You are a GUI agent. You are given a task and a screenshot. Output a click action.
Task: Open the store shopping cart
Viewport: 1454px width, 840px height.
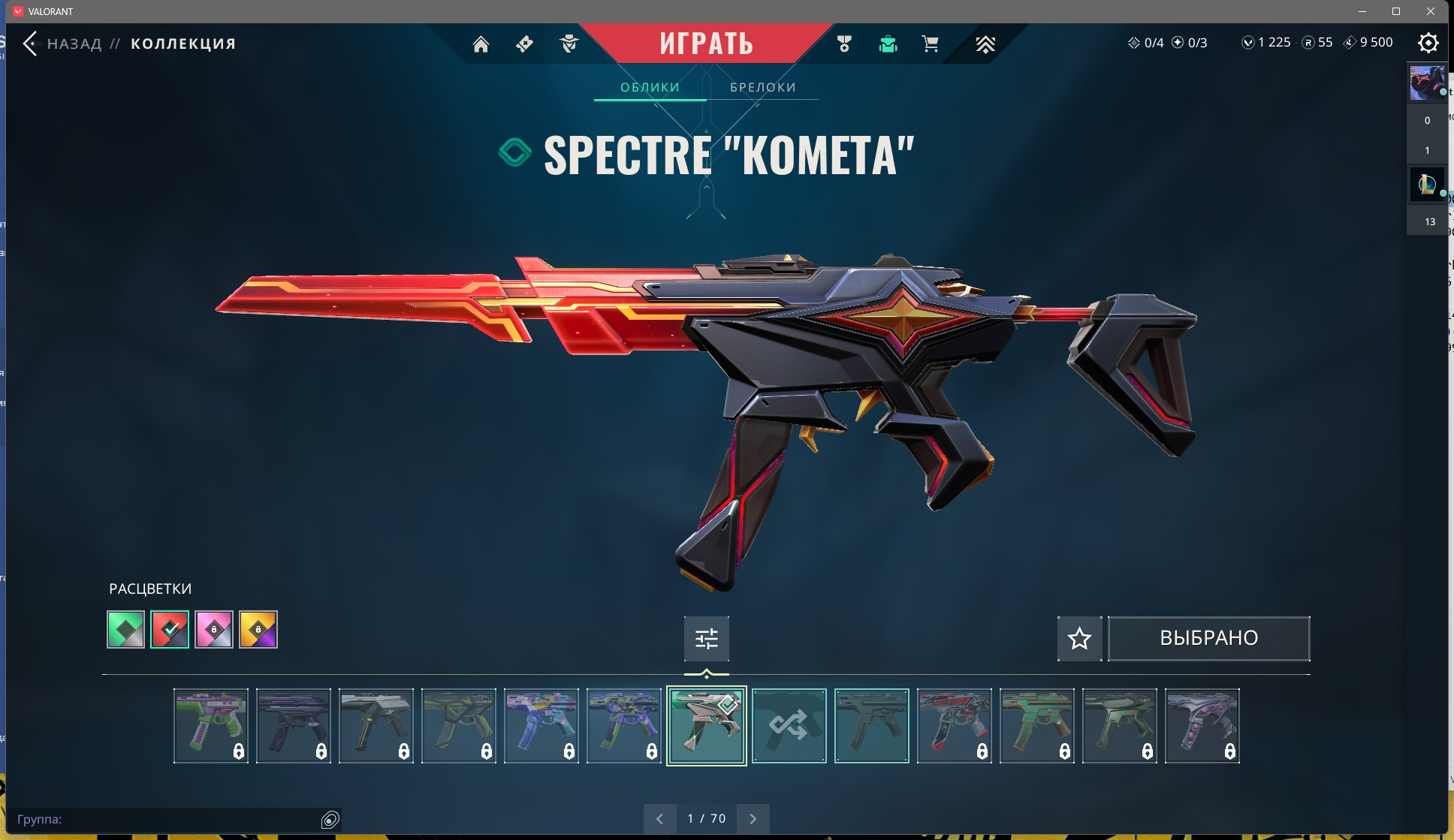[930, 44]
